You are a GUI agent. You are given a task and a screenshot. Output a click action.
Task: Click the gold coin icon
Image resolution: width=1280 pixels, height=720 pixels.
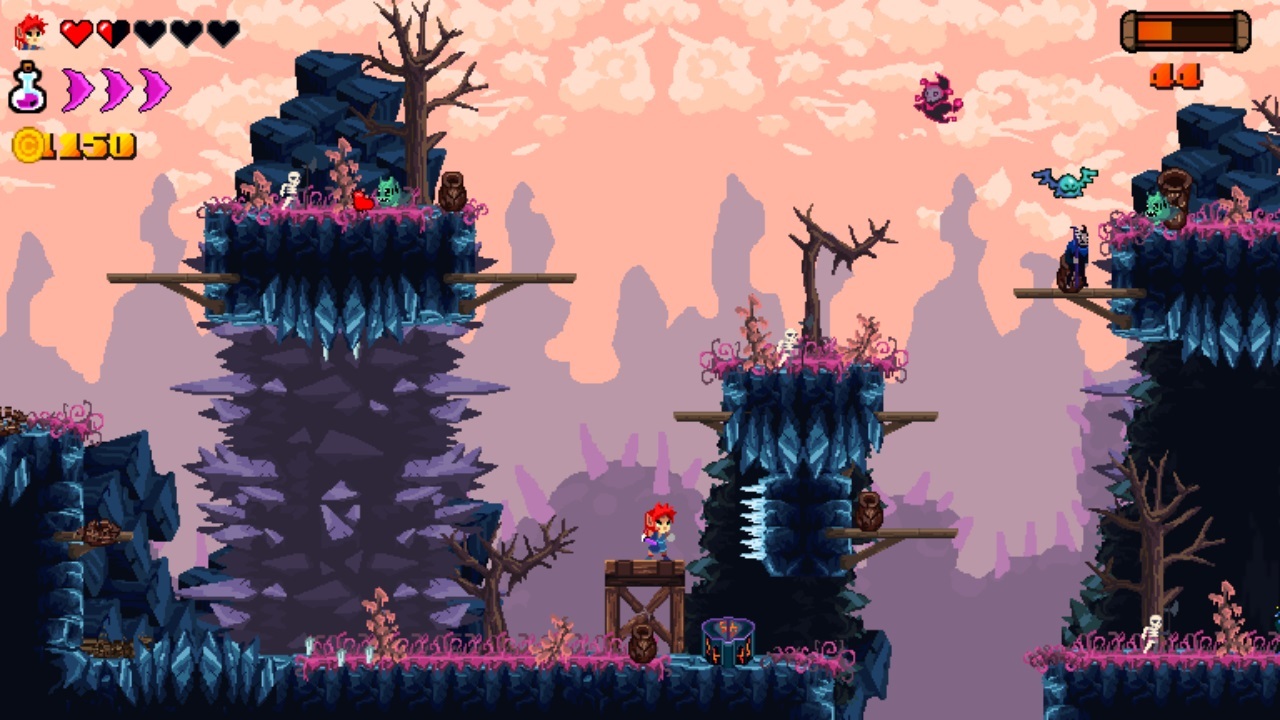click(x=27, y=146)
